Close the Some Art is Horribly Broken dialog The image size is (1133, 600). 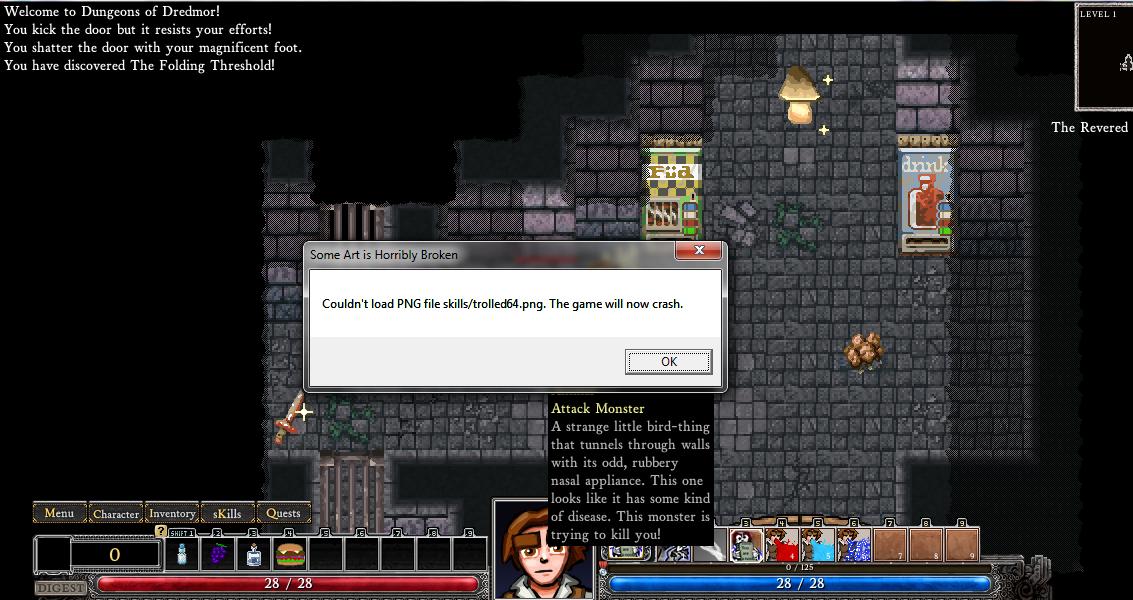click(698, 251)
